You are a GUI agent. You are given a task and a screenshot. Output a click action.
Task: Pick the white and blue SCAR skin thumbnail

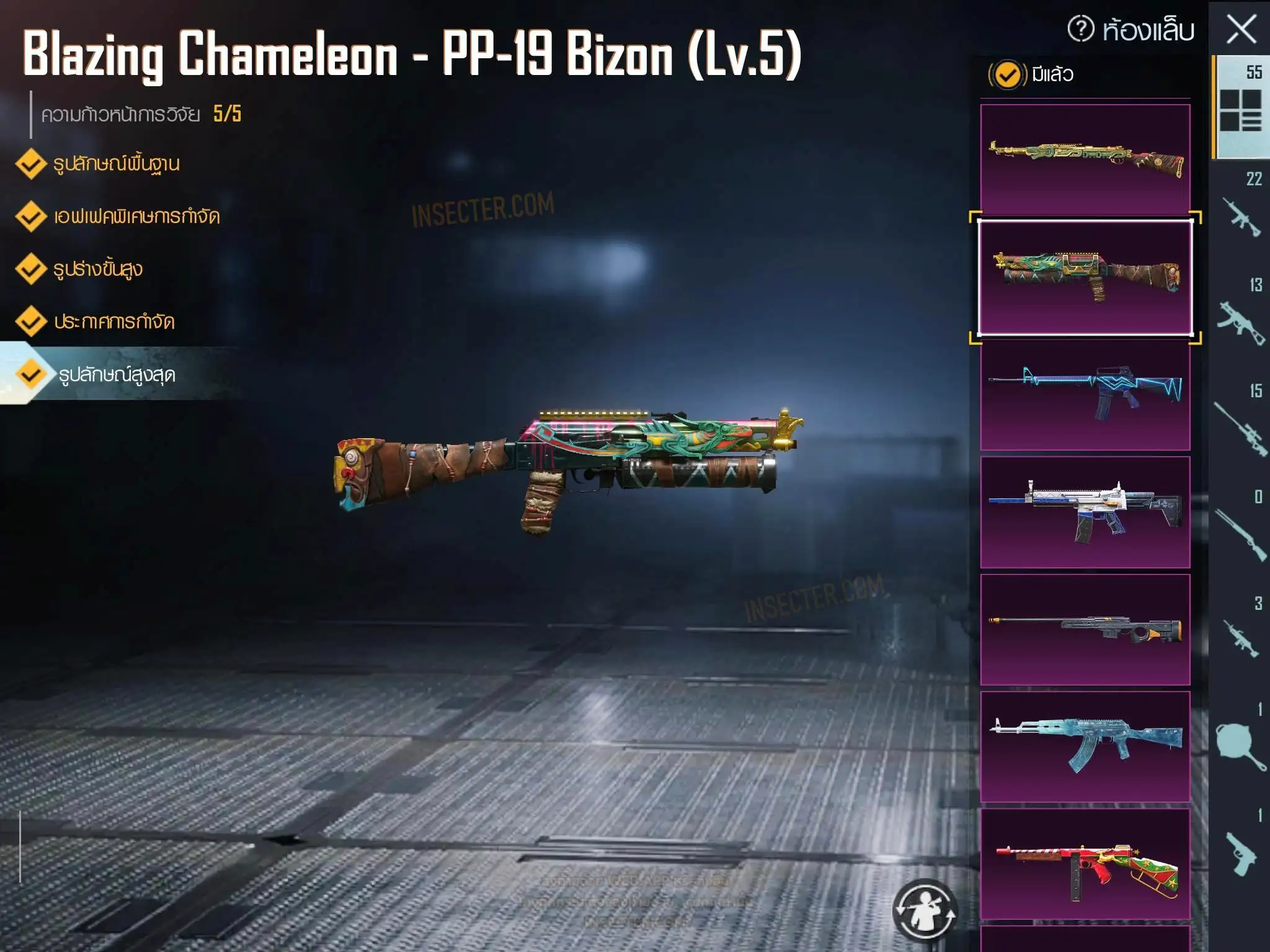(x=1085, y=512)
